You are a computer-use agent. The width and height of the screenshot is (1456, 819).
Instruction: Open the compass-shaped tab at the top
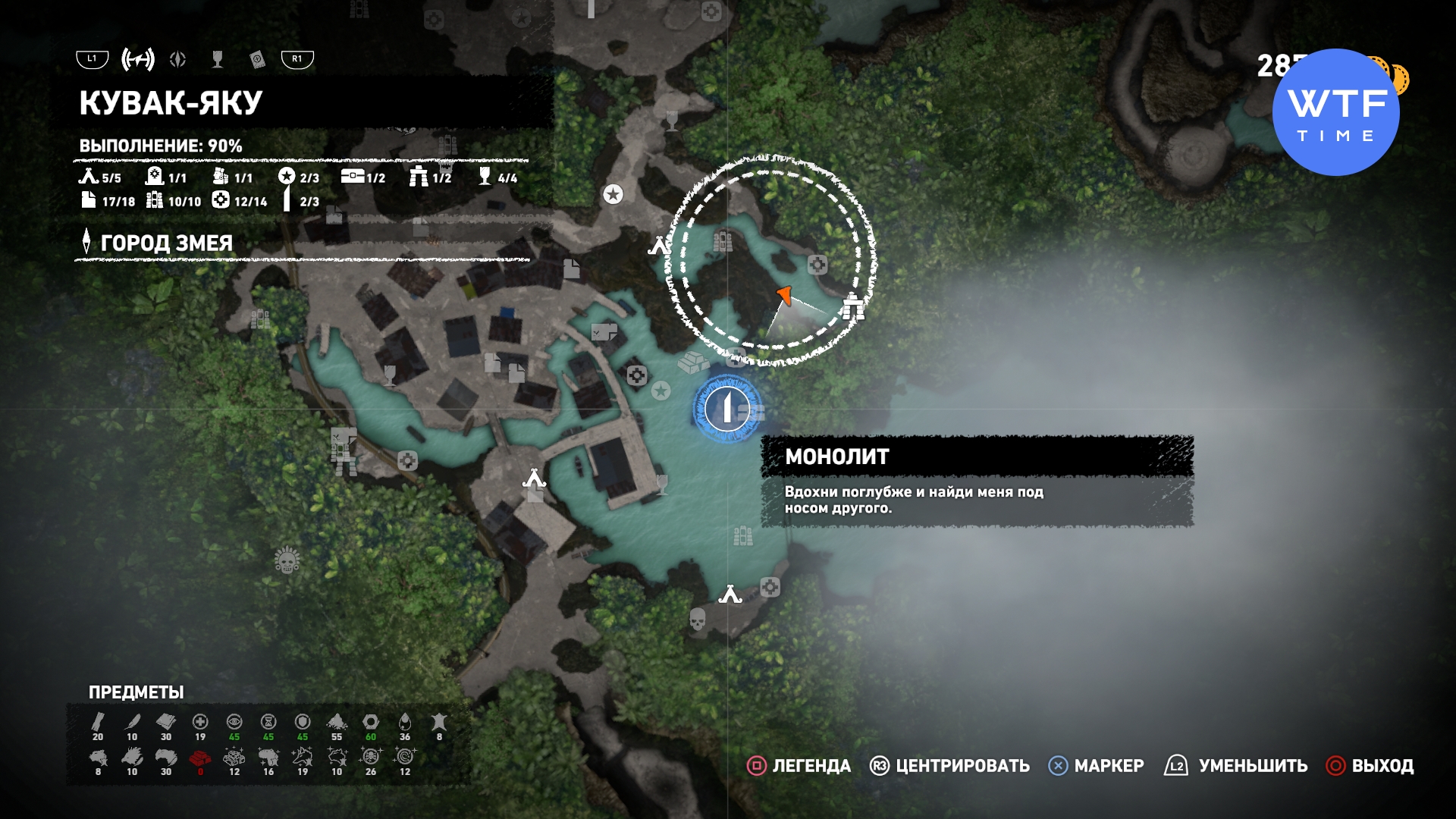178,59
